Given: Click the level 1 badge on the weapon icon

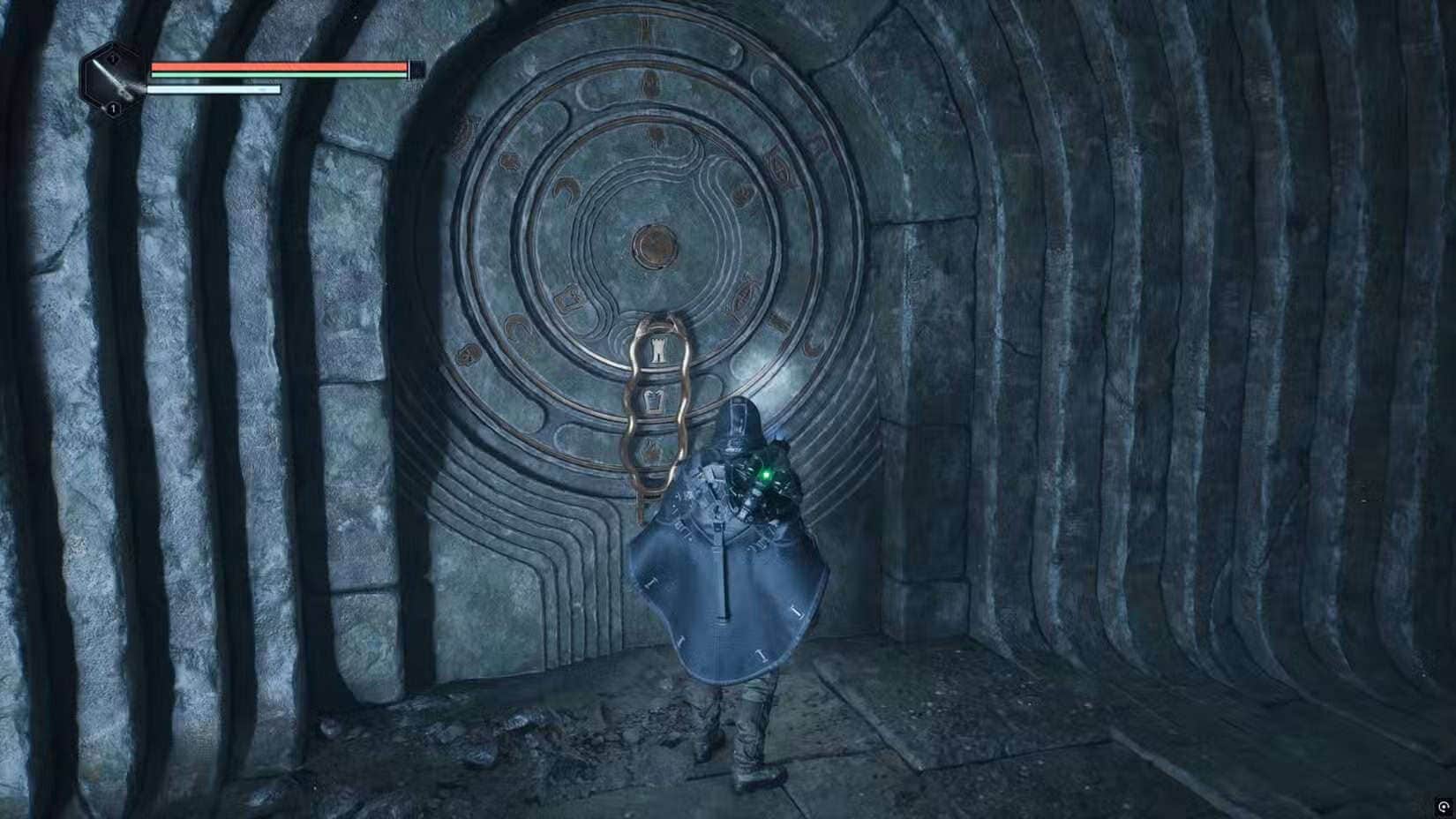Looking at the screenshot, I should coord(113,108).
